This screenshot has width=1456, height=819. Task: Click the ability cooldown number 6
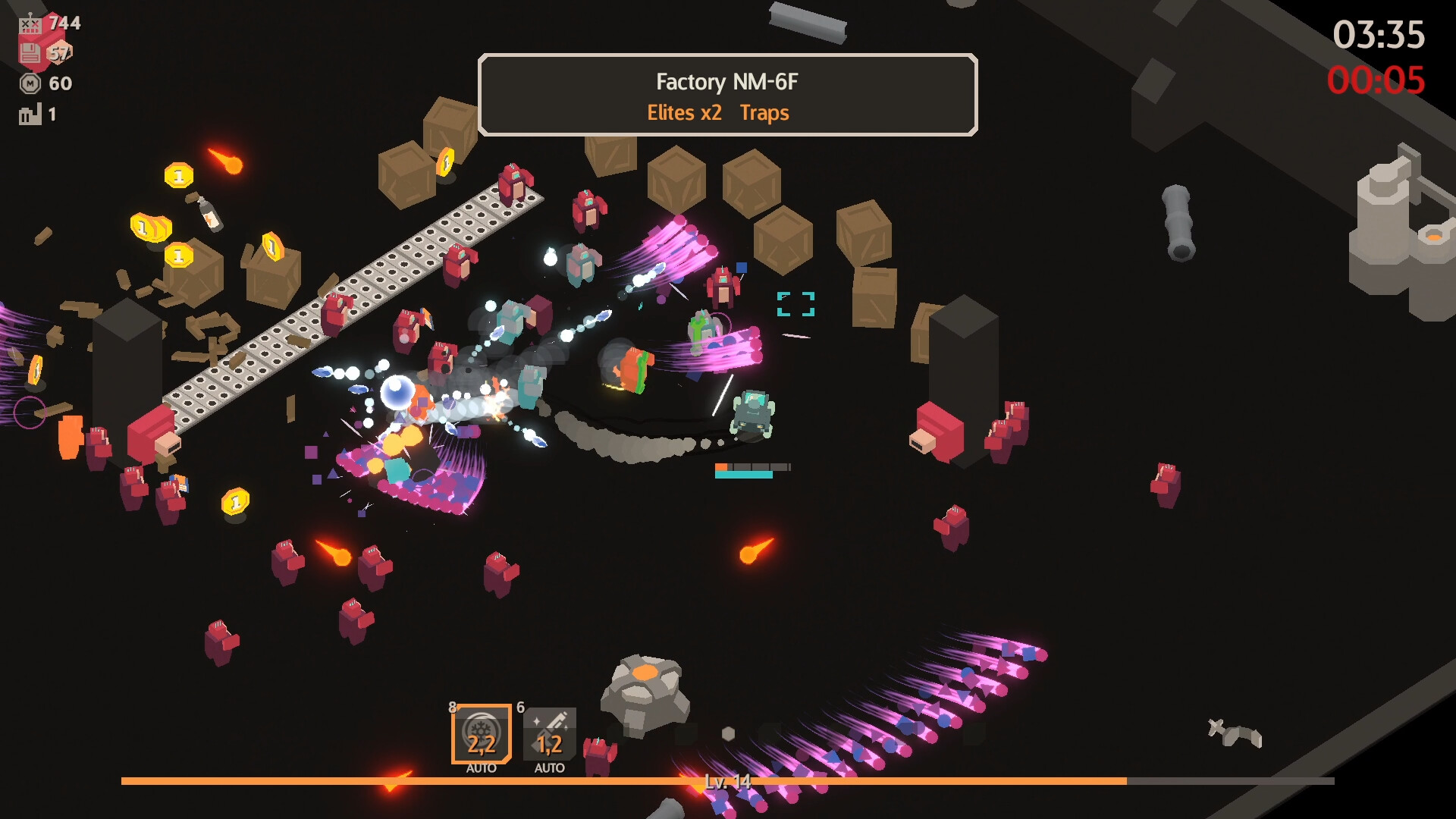[x=520, y=706]
